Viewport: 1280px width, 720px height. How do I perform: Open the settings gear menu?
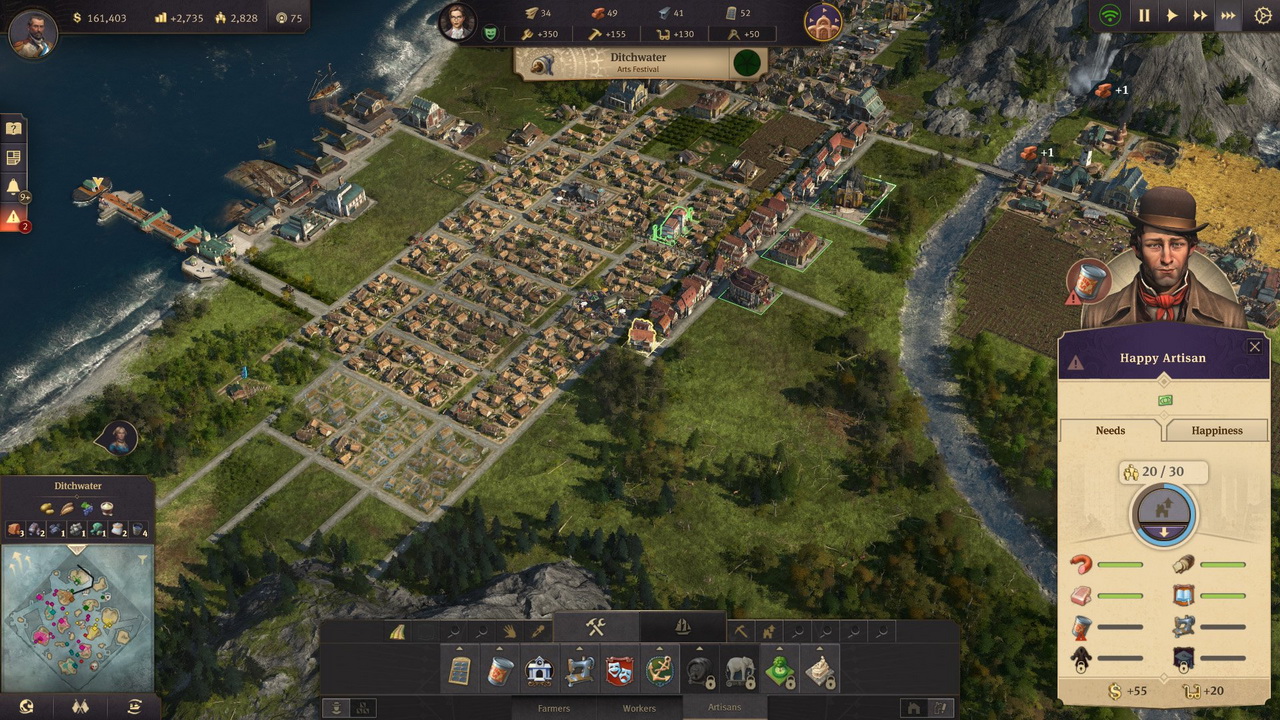1262,16
